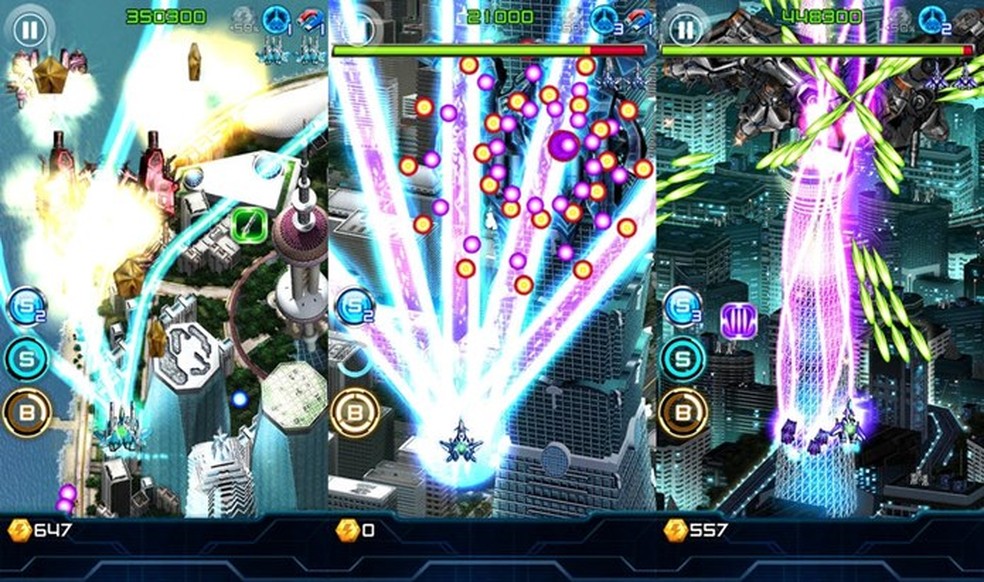984x582 pixels.
Task: Pause the game showing score 350300
Action: click(x=31, y=29)
